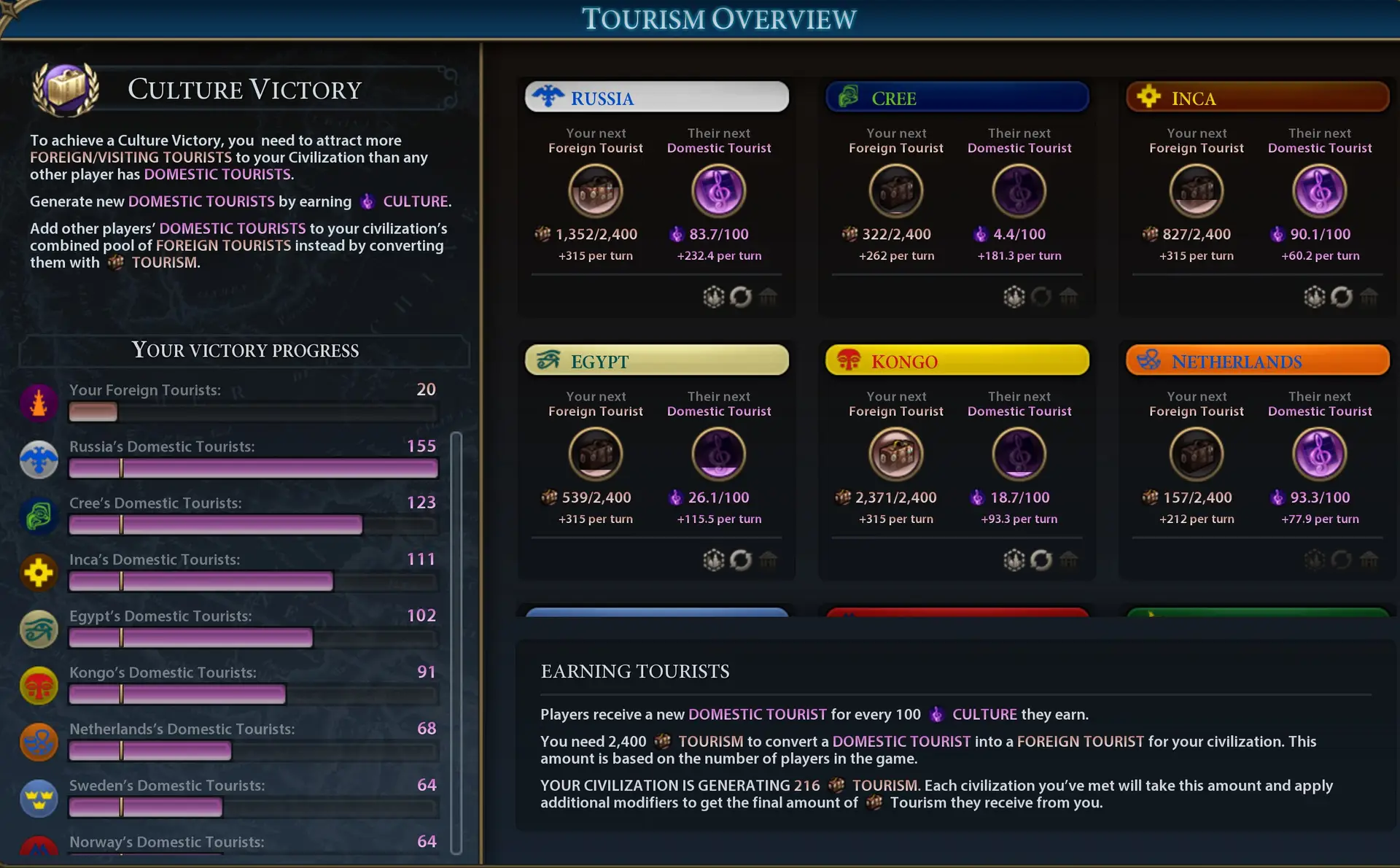
Task: Click Cree's Domestic Tourist treble clef icon
Action: click(1020, 190)
